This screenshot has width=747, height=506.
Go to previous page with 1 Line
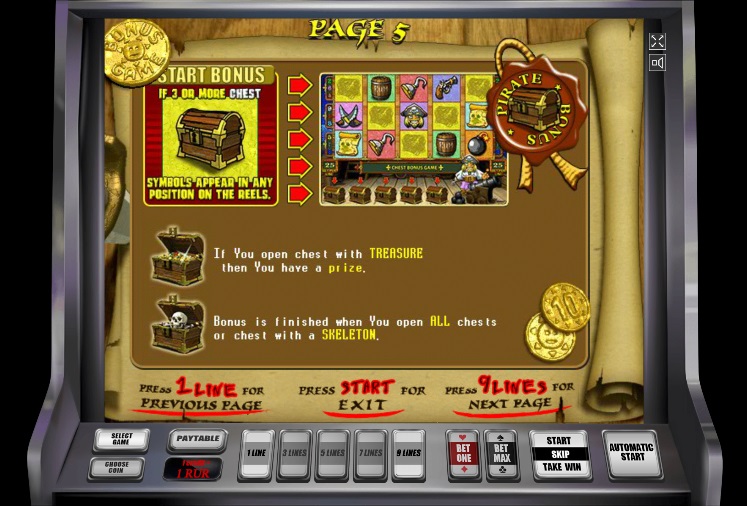coord(256,454)
